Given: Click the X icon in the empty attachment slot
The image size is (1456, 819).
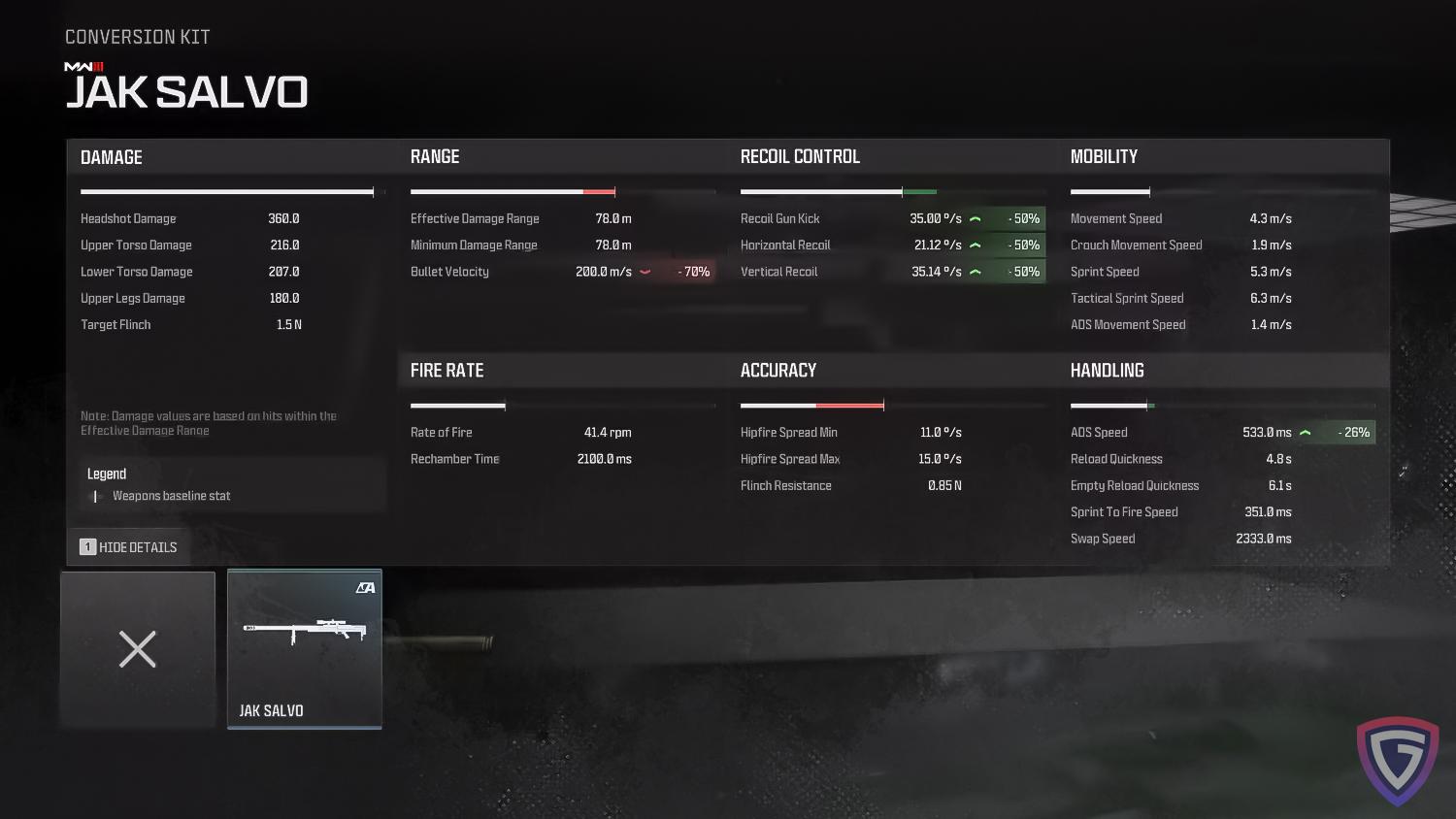Looking at the screenshot, I should coord(137,649).
